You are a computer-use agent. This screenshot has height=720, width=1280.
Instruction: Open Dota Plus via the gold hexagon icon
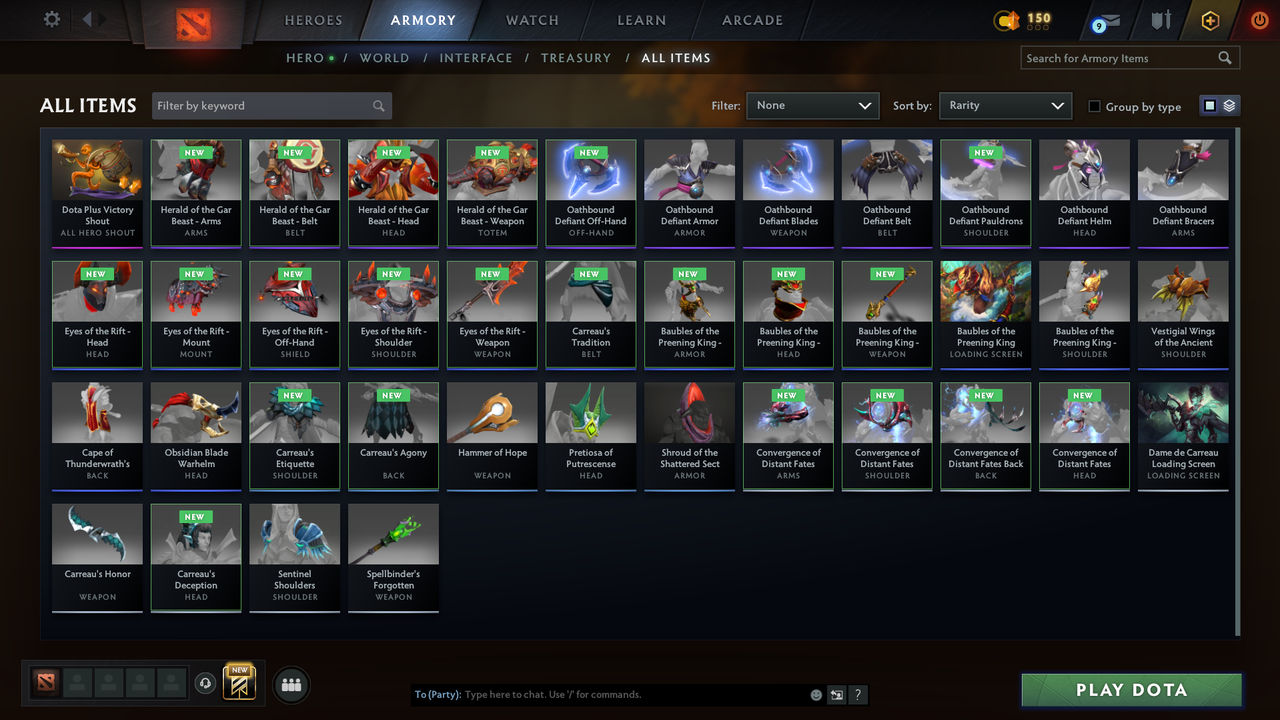[x=1209, y=20]
